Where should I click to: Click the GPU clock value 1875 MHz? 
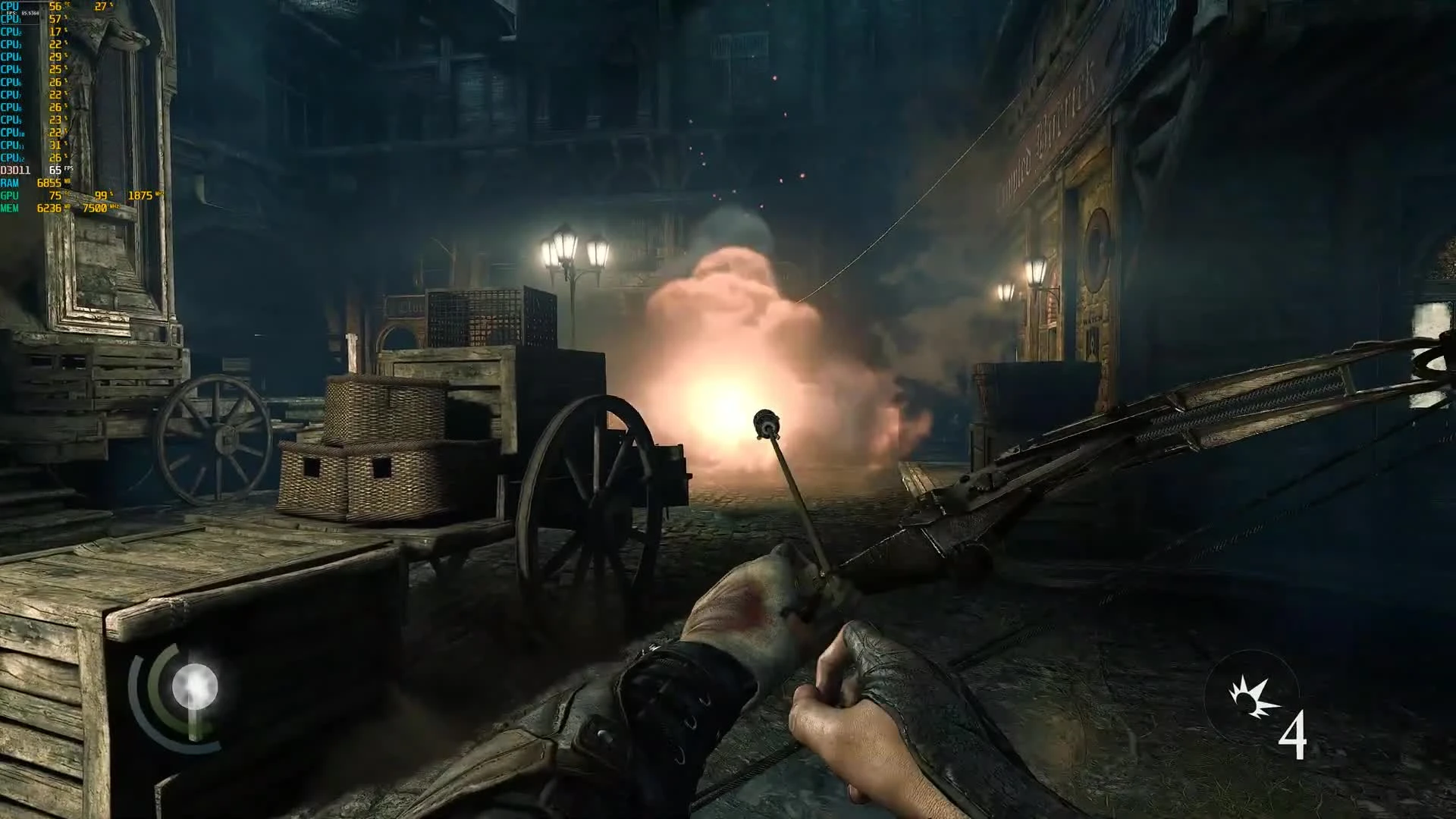tap(143, 196)
